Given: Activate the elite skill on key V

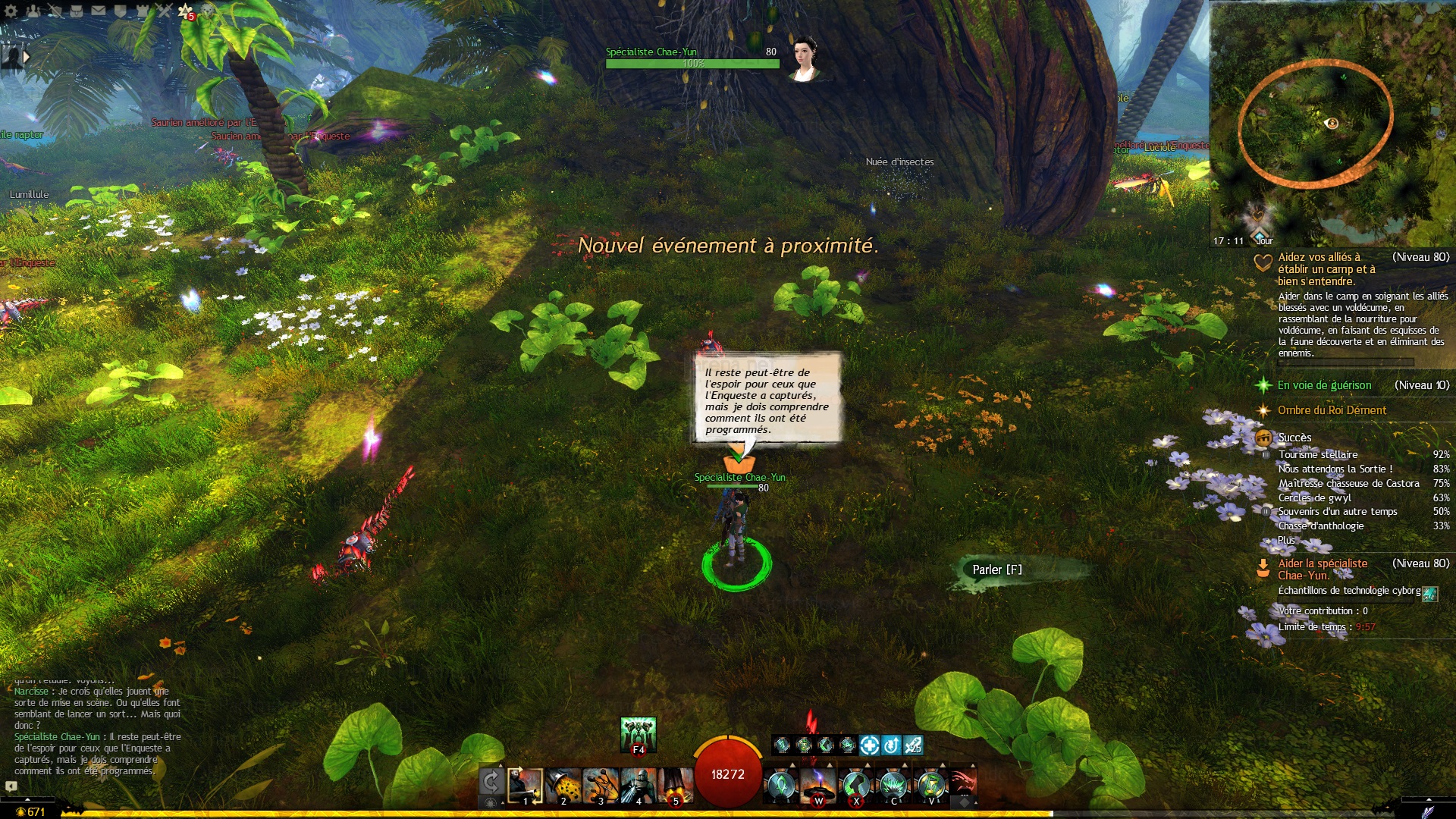Looking at the screenshot, I should [x=931, y=786].
